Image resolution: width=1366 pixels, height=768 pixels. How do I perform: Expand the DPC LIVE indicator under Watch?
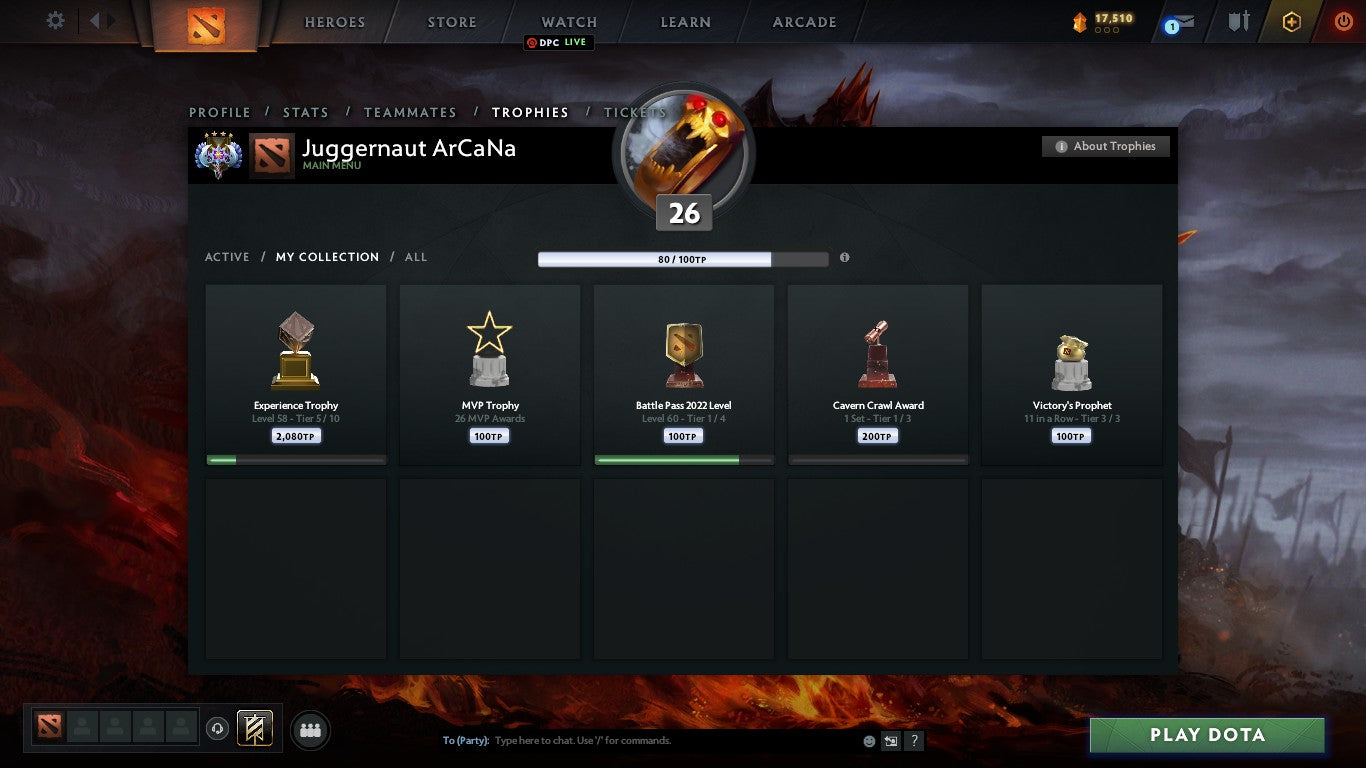tap(559, 43)
